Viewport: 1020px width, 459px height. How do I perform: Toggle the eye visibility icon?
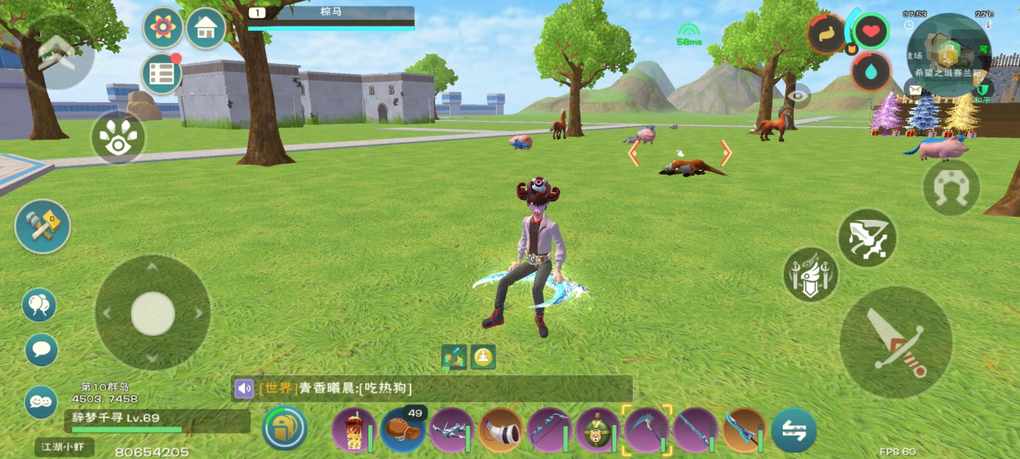(x=798, y=96)
